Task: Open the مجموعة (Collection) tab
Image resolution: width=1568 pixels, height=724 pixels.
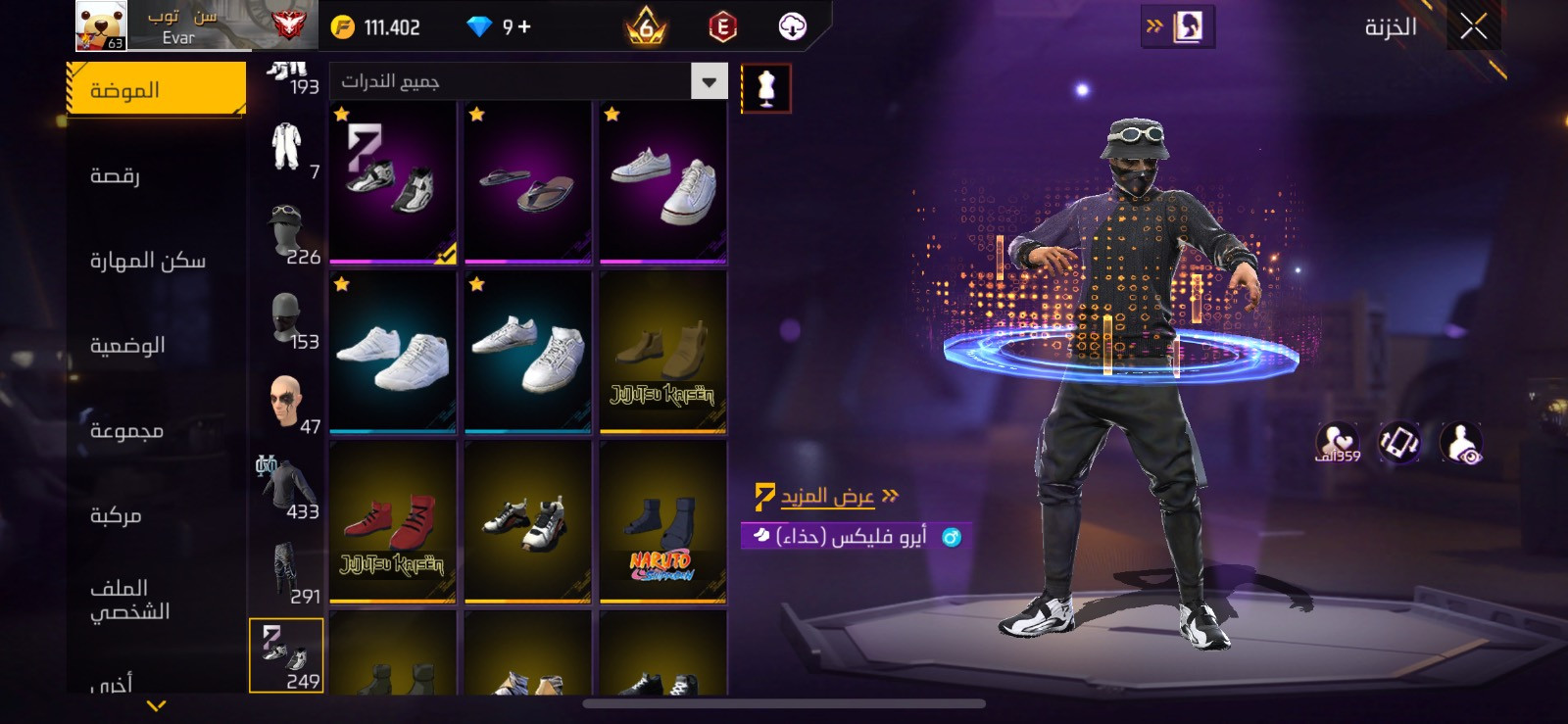Action: click(x=126, y=431)
